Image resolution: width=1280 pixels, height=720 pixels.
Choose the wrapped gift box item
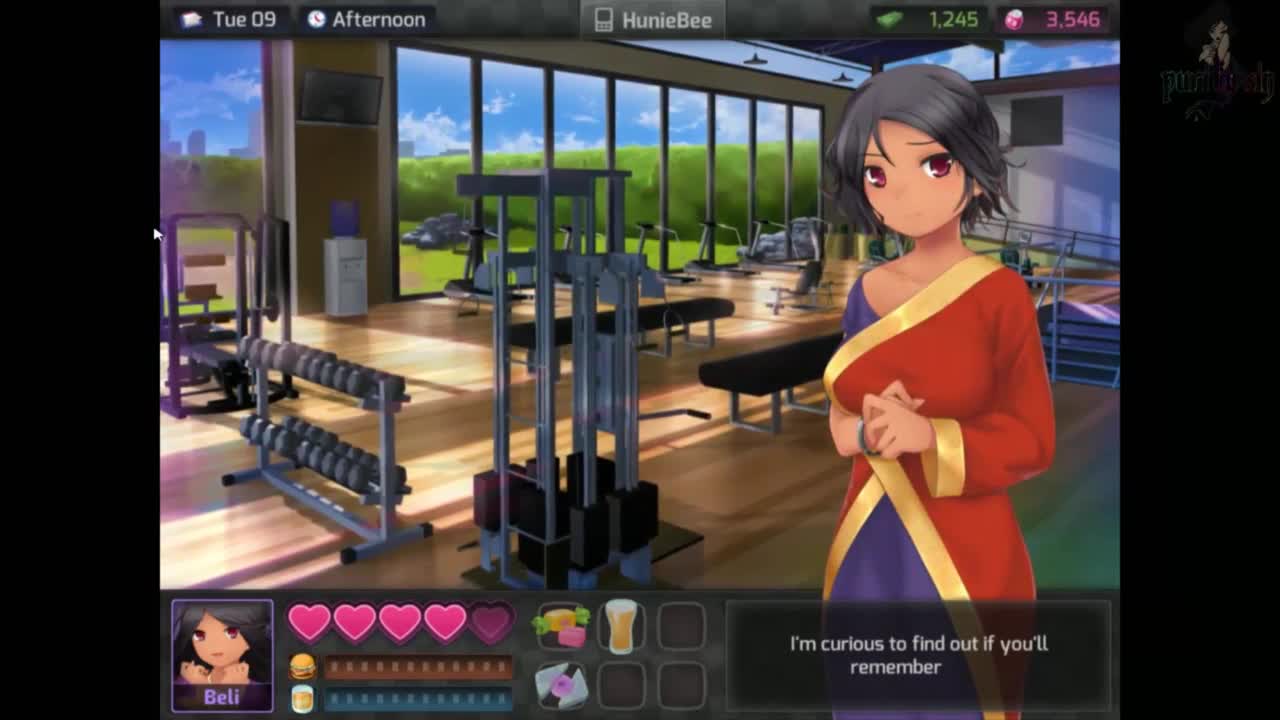(562, 685)
